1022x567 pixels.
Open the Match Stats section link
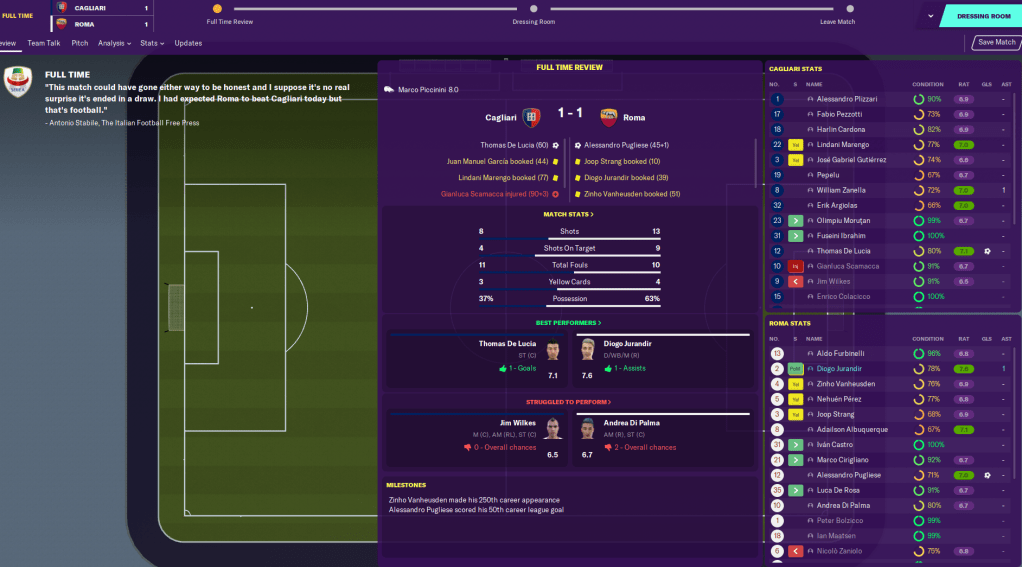(x=568, y=214)
